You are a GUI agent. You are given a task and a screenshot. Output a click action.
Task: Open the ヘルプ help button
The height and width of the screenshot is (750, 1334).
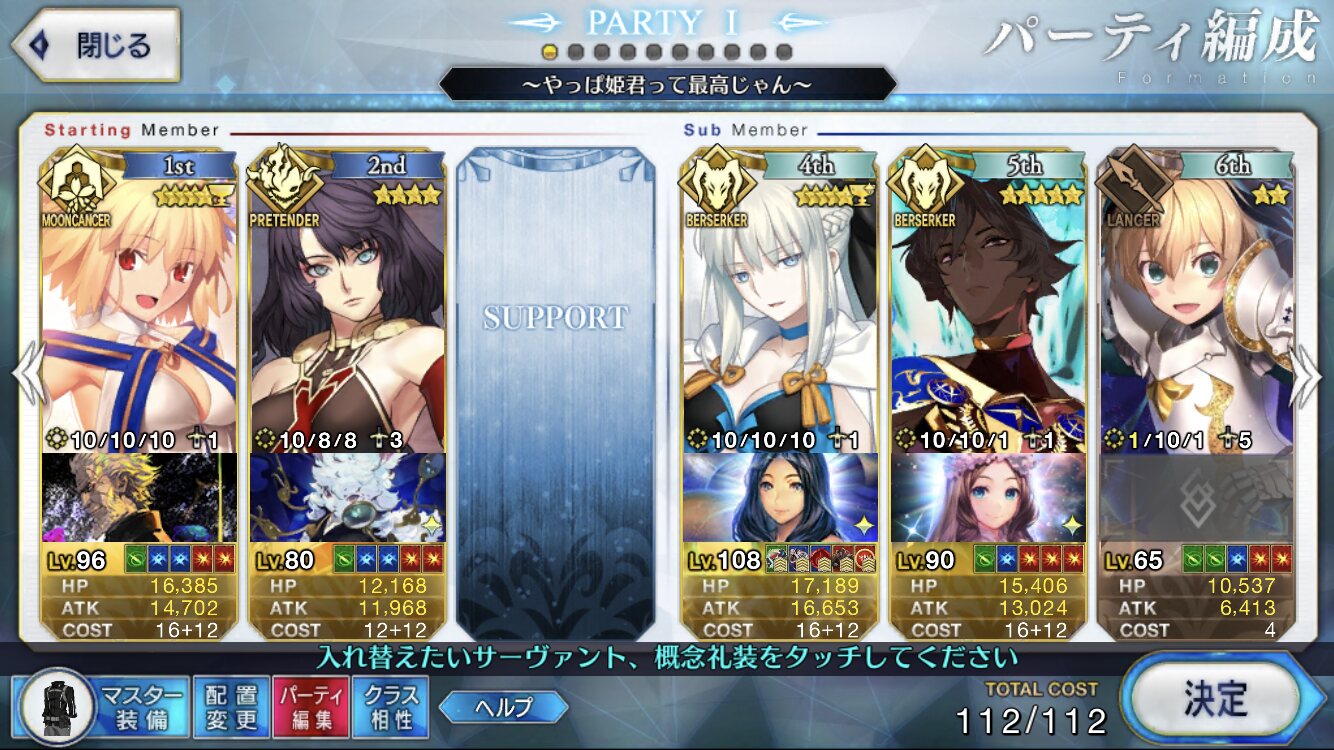click(504, 707)
